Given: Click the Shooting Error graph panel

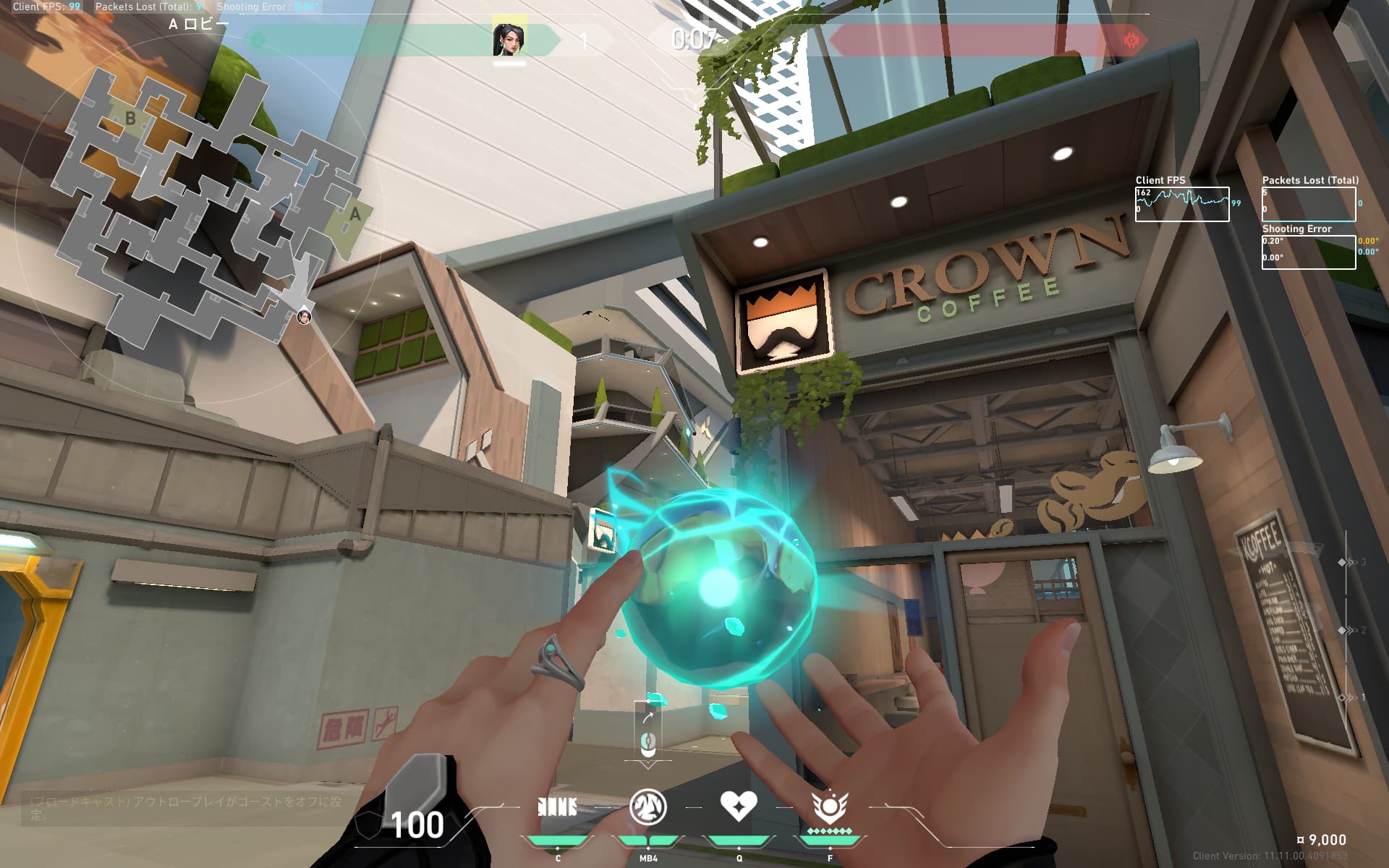Looking at the screenshot, I should click(x=1309, y=252).
